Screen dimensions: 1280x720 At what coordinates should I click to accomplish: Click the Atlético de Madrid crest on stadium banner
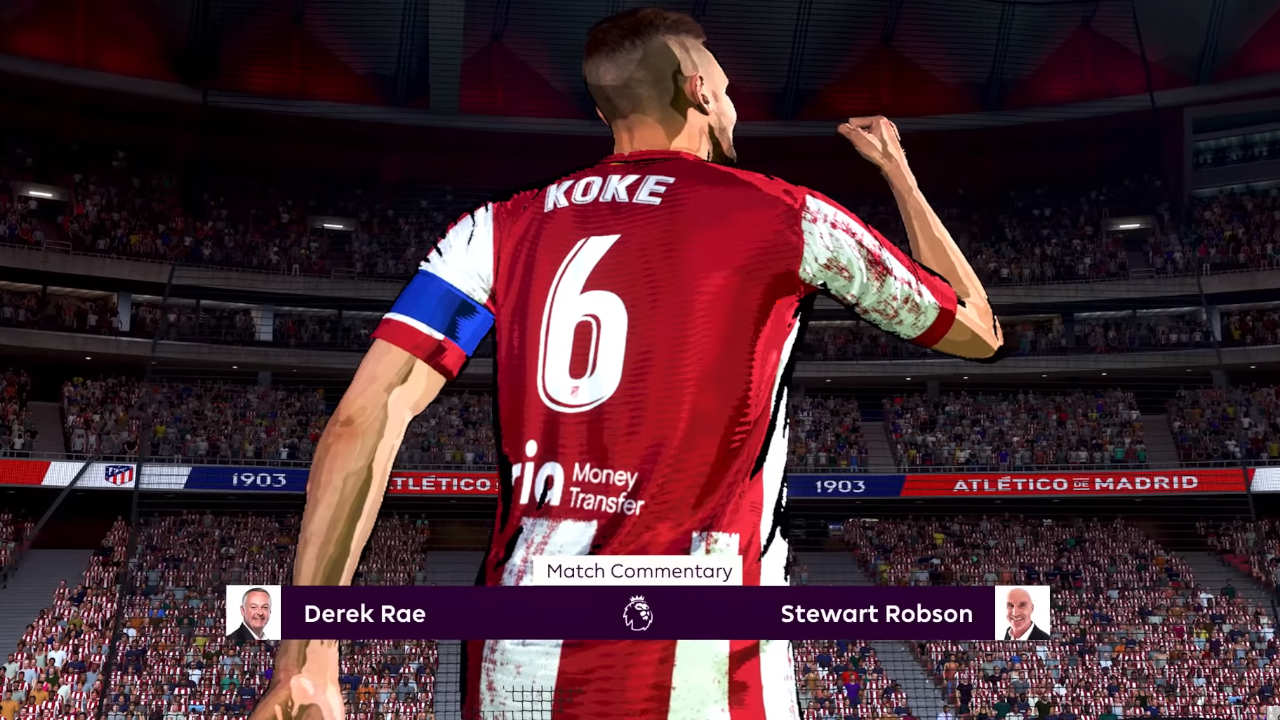point(118,475)
